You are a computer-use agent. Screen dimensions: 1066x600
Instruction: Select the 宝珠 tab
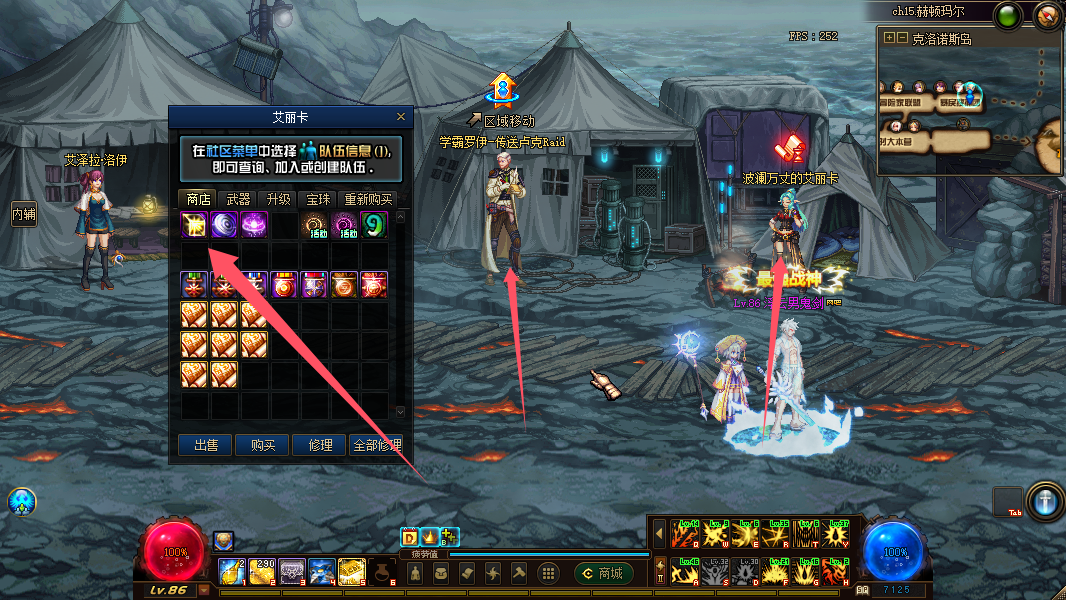click(x=316, y=199)
